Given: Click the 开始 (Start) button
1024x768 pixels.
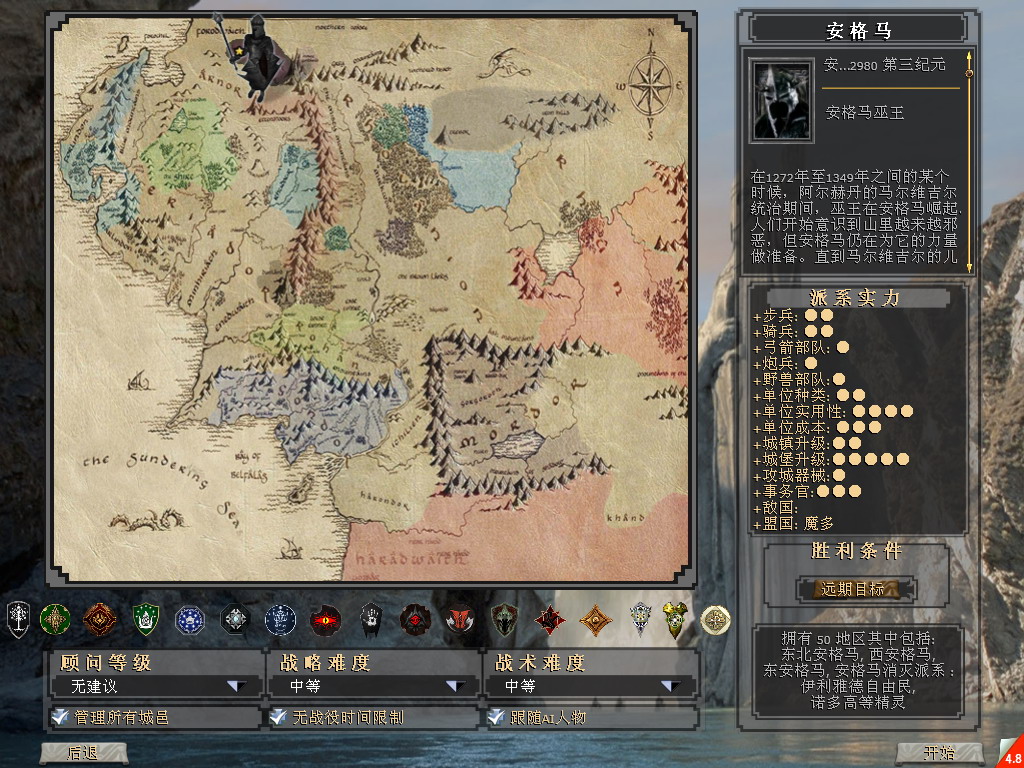Looking at the screenshot, I should (938, 753).
